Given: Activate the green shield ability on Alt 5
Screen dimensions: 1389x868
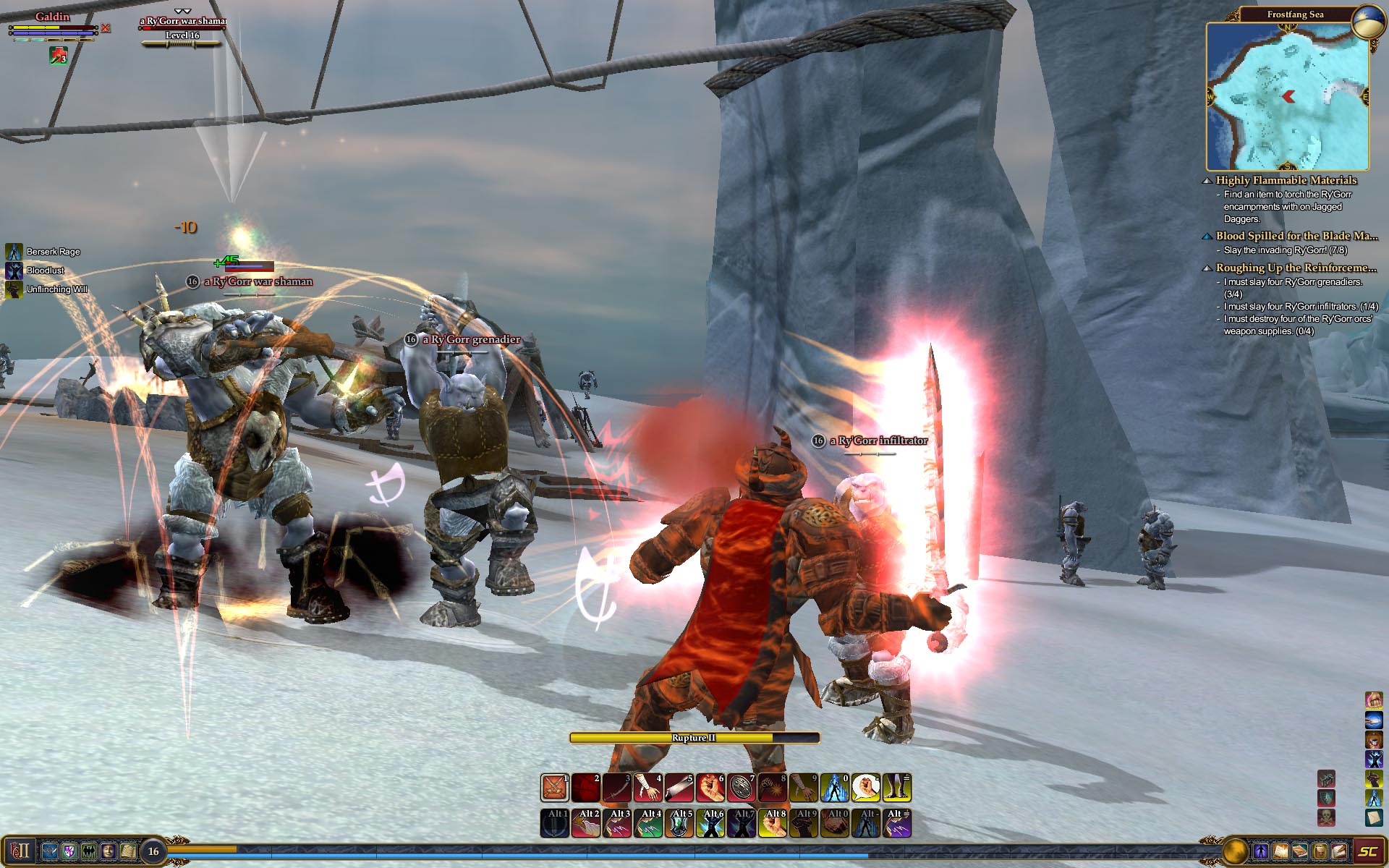Looking at the screenshot, I should 679,823.
